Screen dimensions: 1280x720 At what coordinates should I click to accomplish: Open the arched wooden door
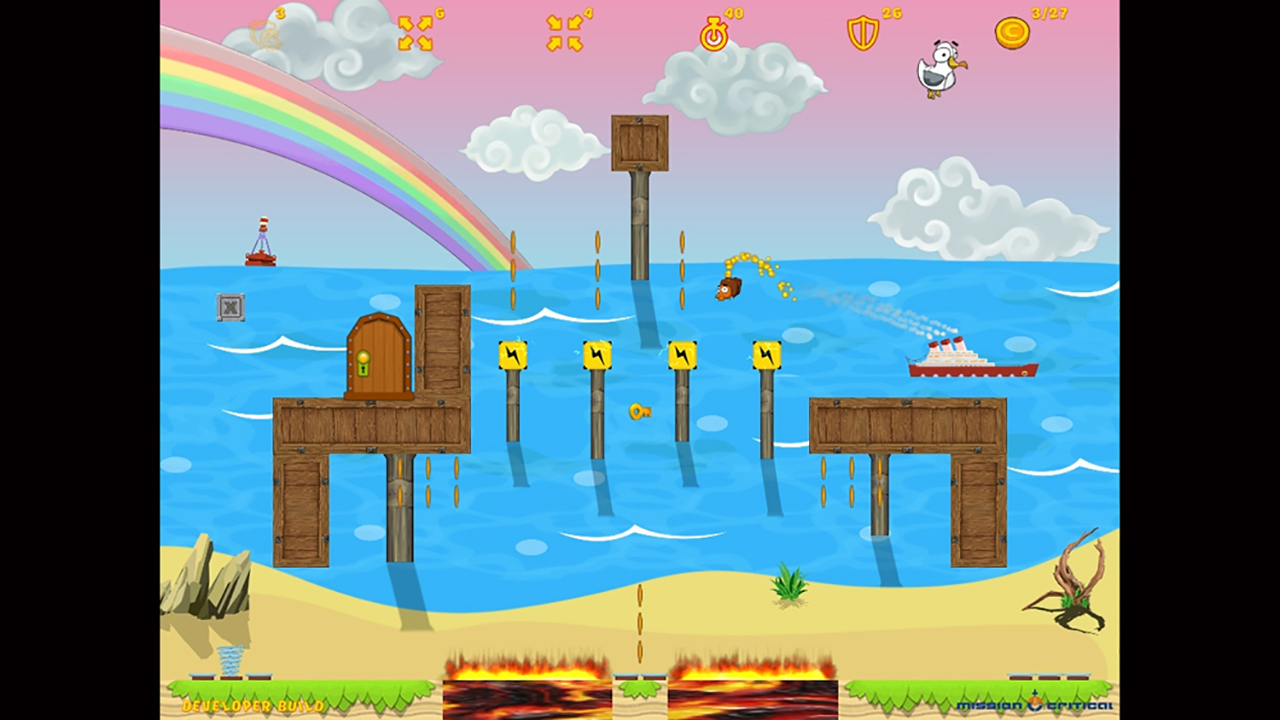(x=378, y=355)
